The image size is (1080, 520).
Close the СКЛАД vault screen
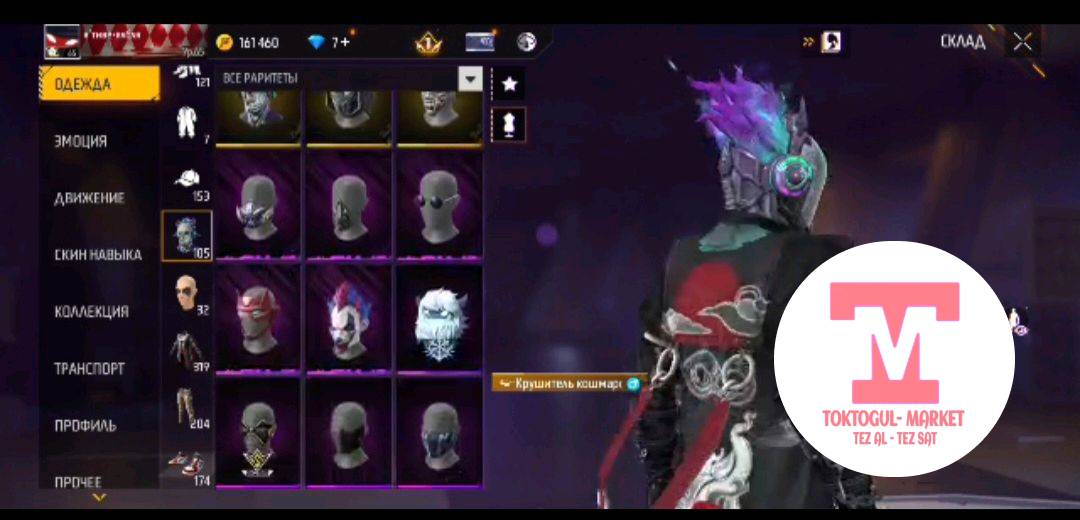(1022, 42)
